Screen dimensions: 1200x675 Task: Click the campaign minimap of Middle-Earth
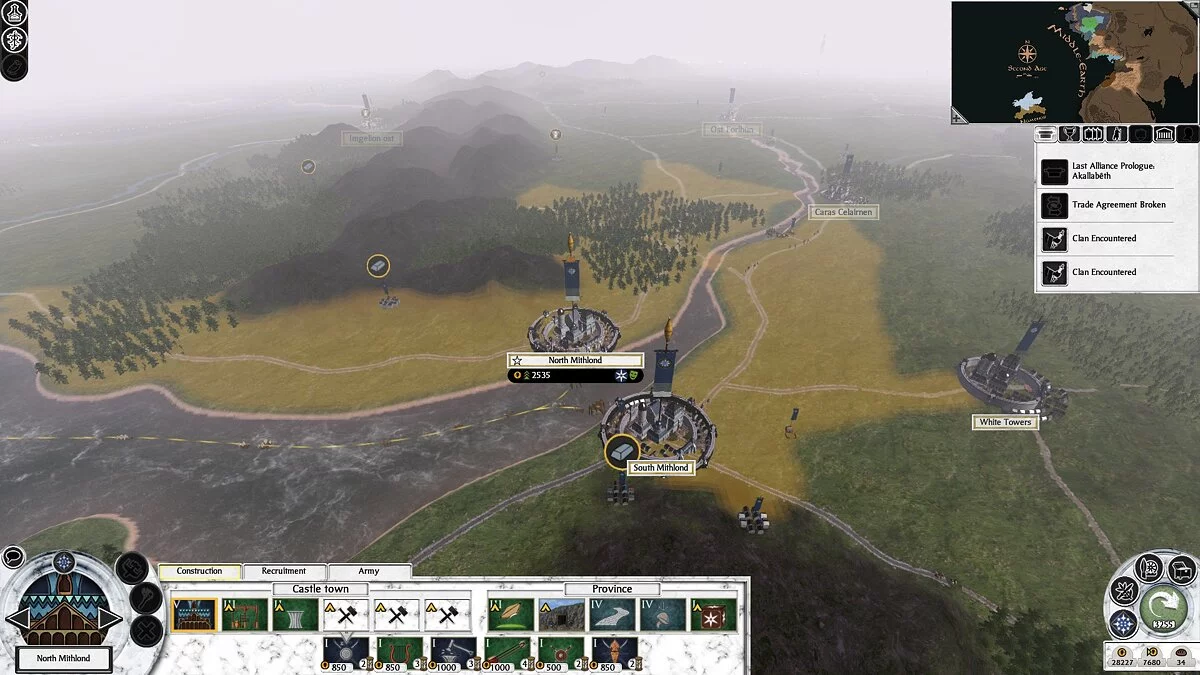tap(1074, 62)
